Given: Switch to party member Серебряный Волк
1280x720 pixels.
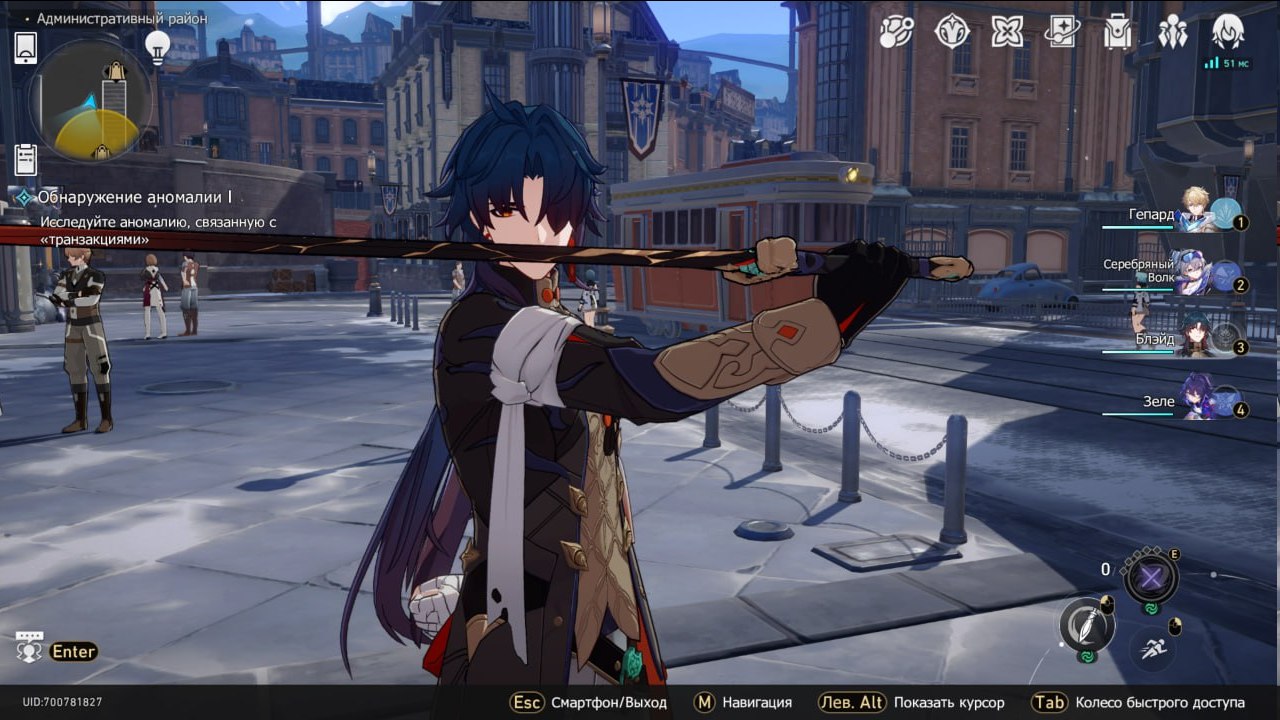Looking at the screenshot, I should click(1196, 272).
